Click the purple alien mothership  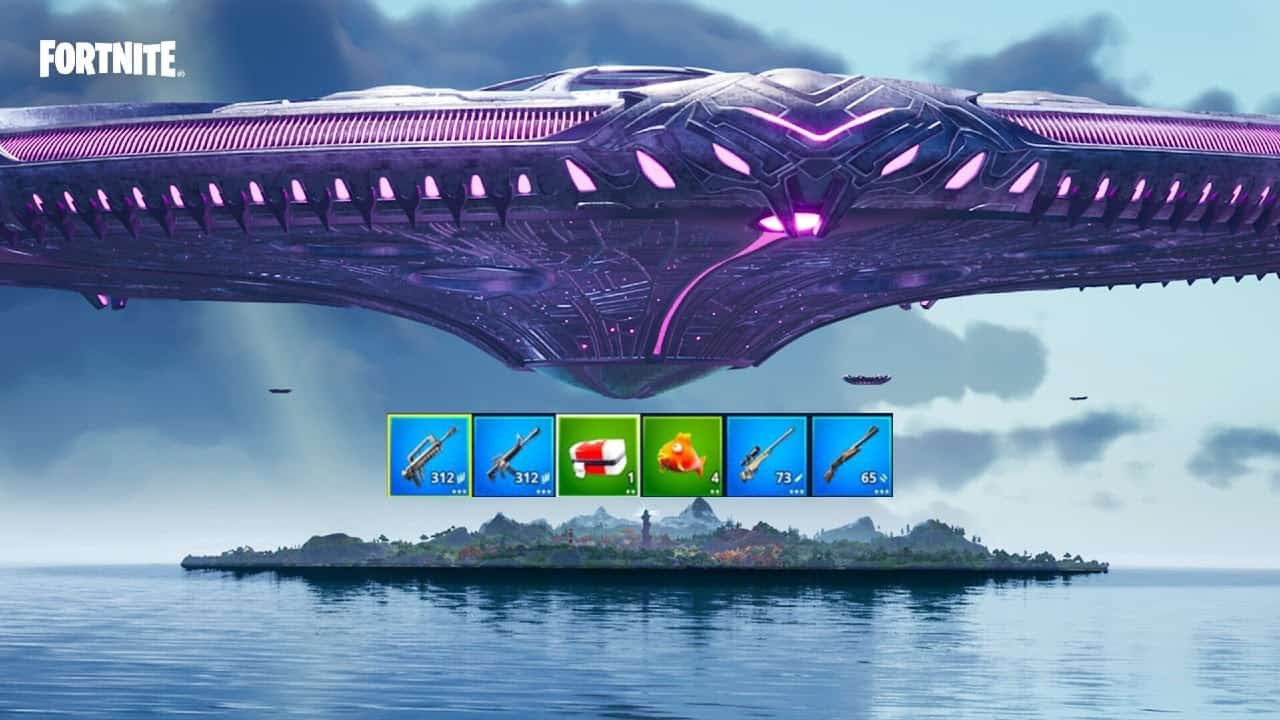(640, 200)
